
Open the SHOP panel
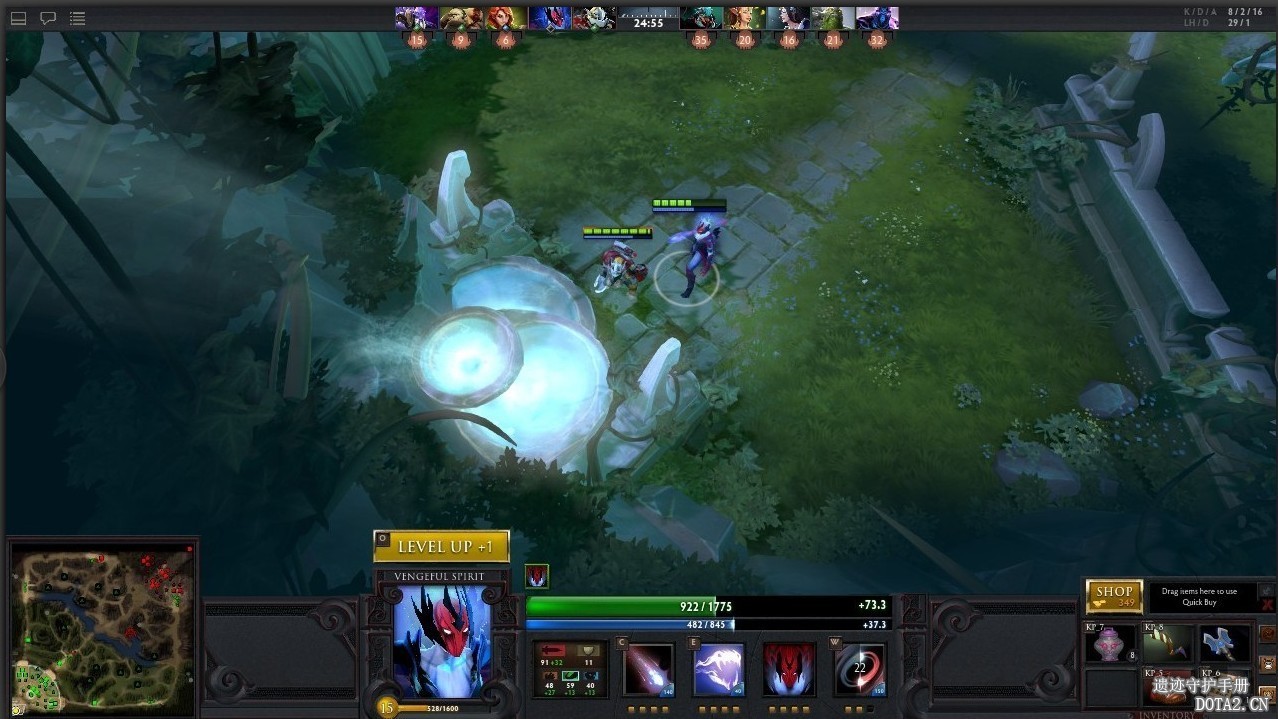1114,596
